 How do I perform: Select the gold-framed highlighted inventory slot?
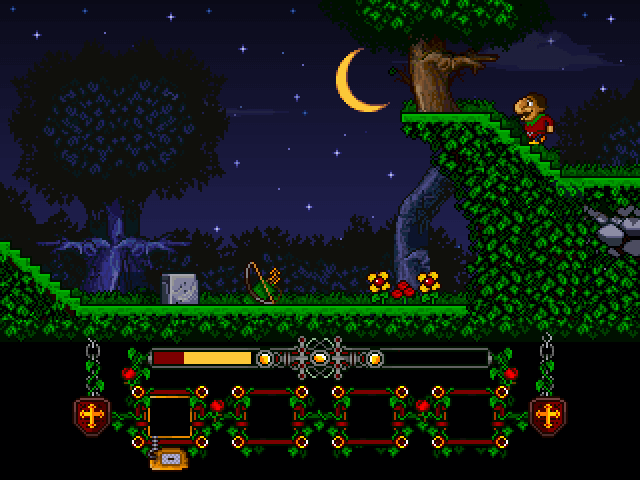(x=169, y=416)
